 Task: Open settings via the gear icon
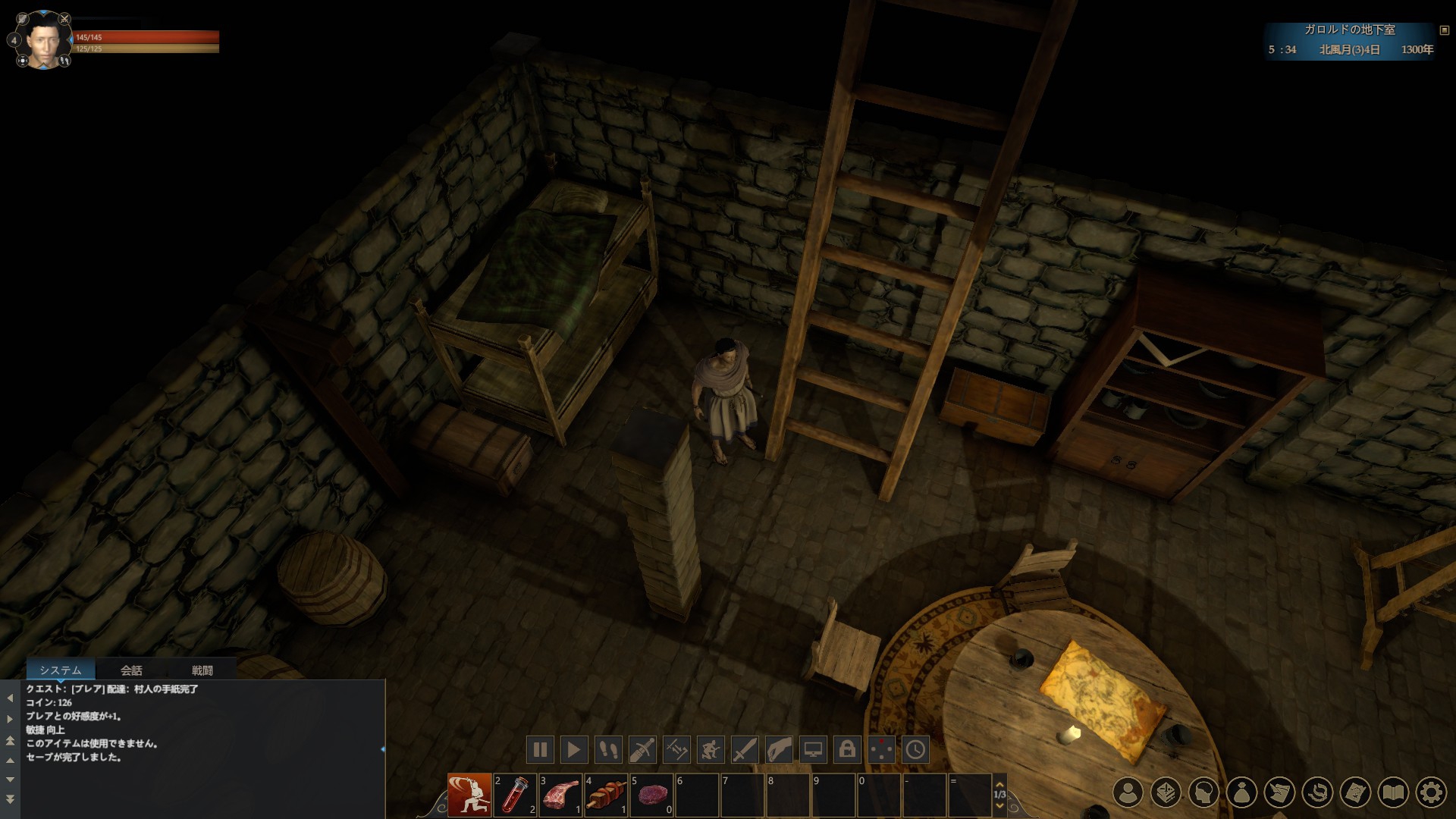pyautogui.click(x=1432, y=792)
